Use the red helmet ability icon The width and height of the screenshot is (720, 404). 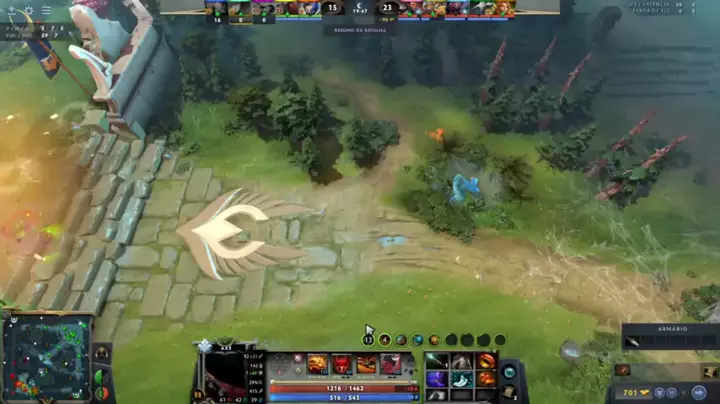tap(342, 364)
